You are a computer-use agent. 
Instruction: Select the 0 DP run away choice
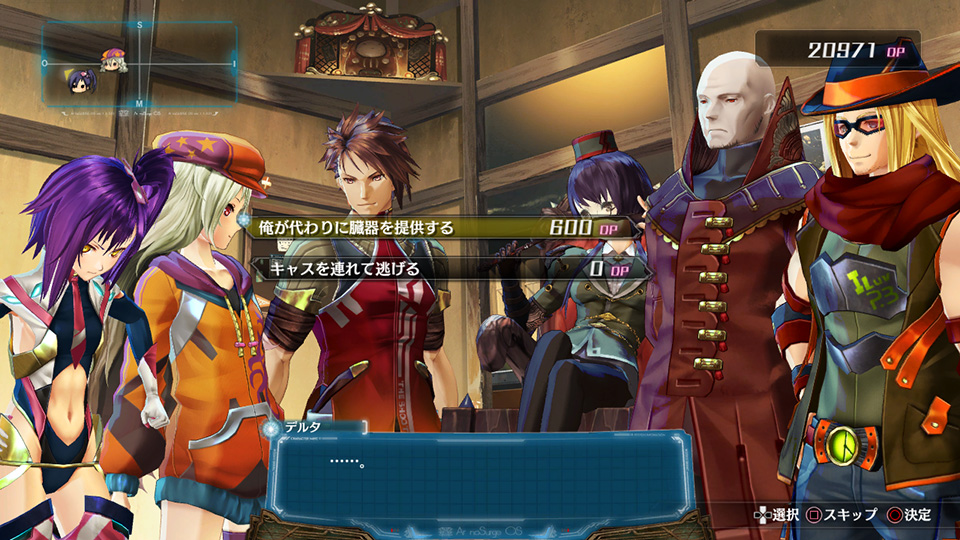[x=440, y=269]
